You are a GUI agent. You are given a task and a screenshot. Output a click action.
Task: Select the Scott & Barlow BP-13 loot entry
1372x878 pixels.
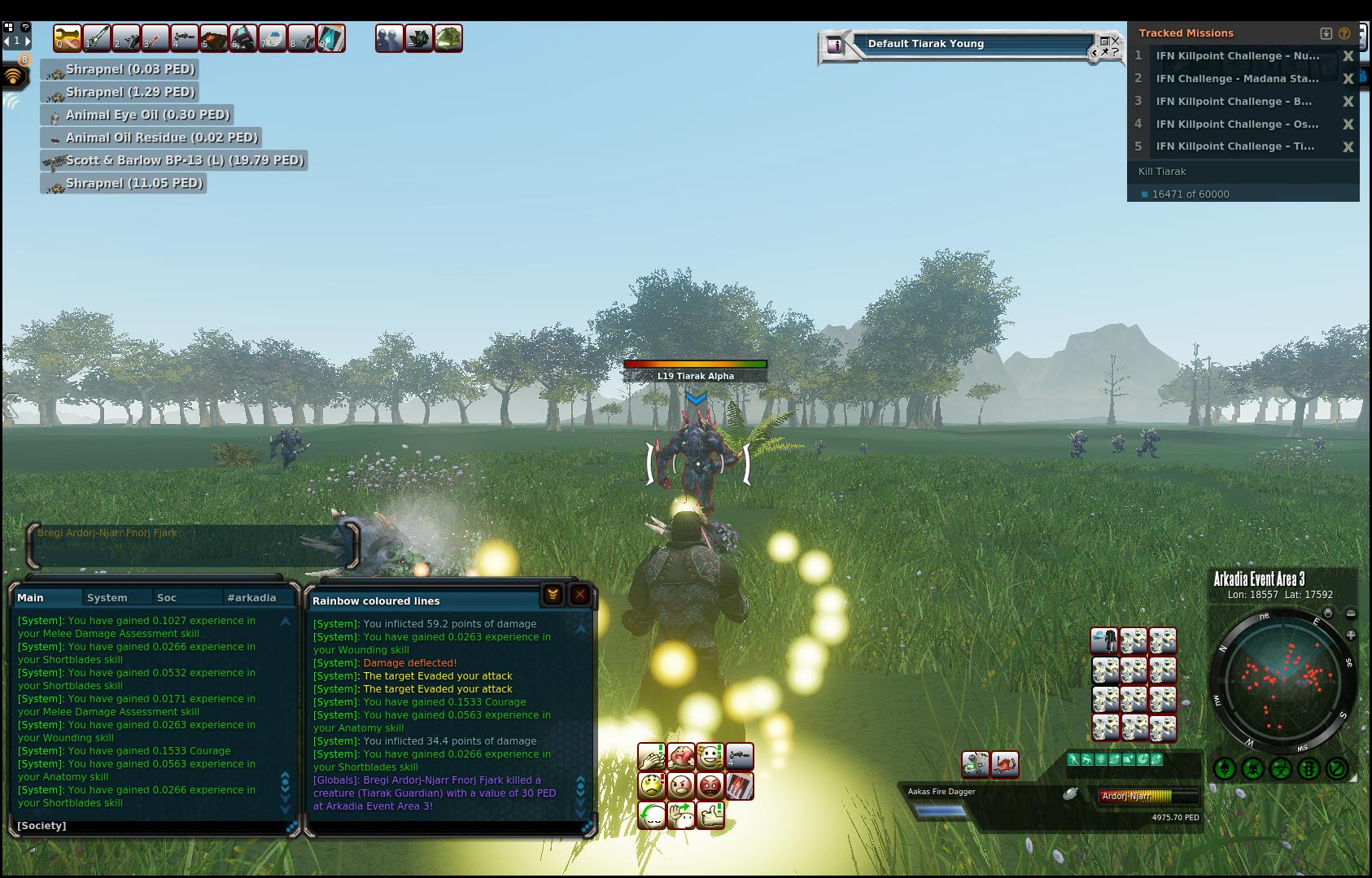(x=175, y=160)
